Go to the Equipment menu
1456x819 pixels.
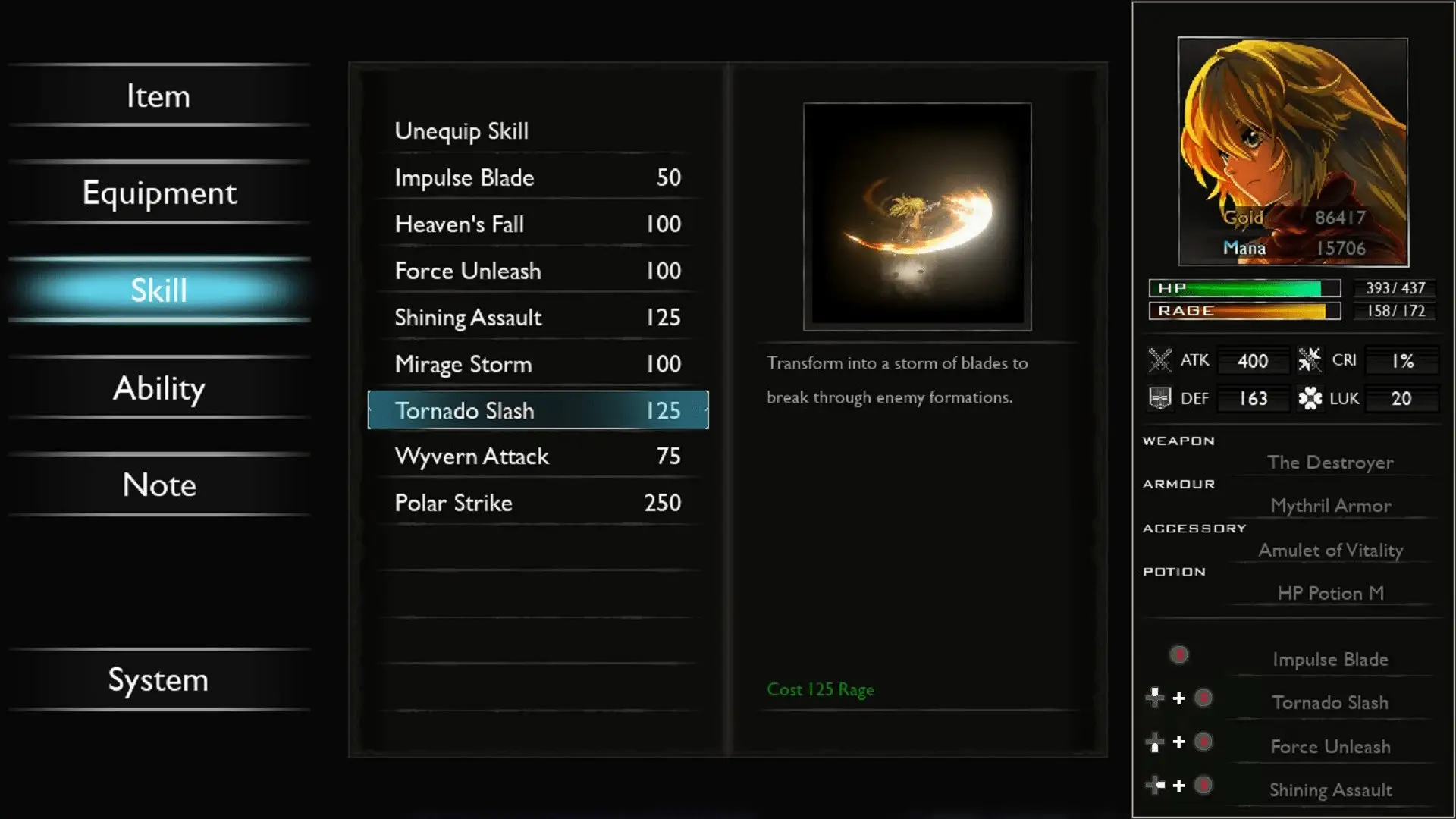[159, 193]
